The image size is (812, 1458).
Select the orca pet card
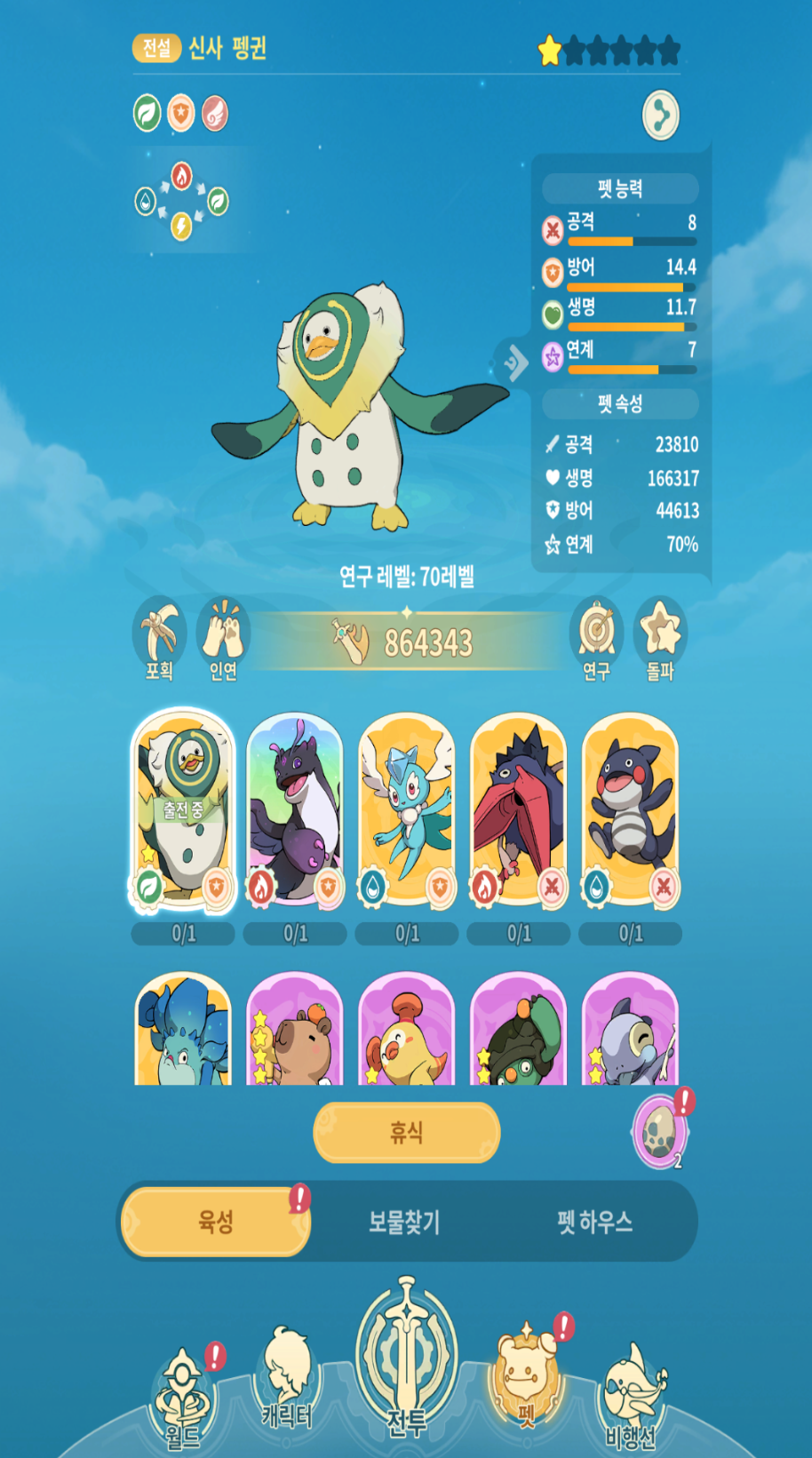[x=631, y=810]
